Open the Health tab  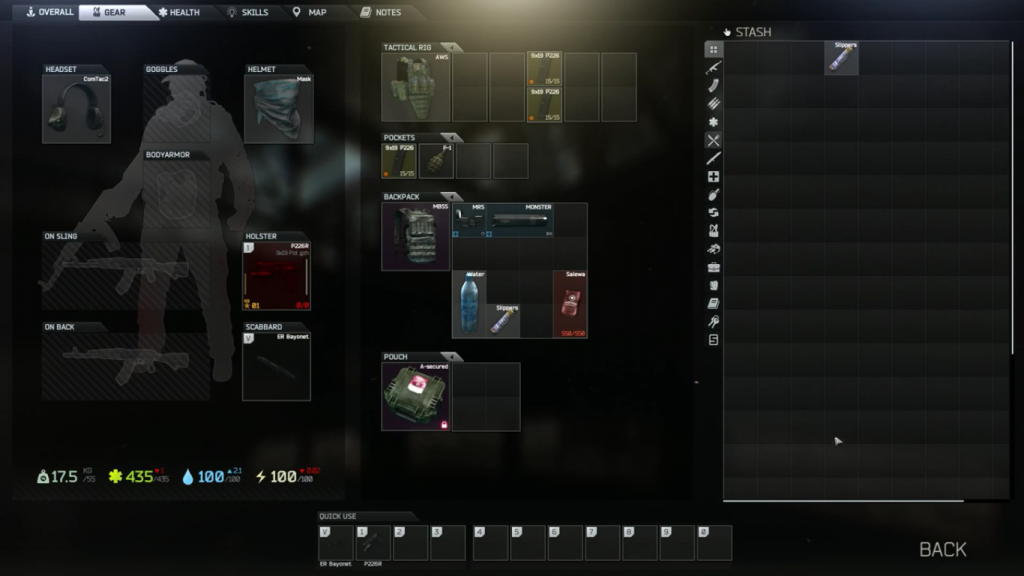179,12
